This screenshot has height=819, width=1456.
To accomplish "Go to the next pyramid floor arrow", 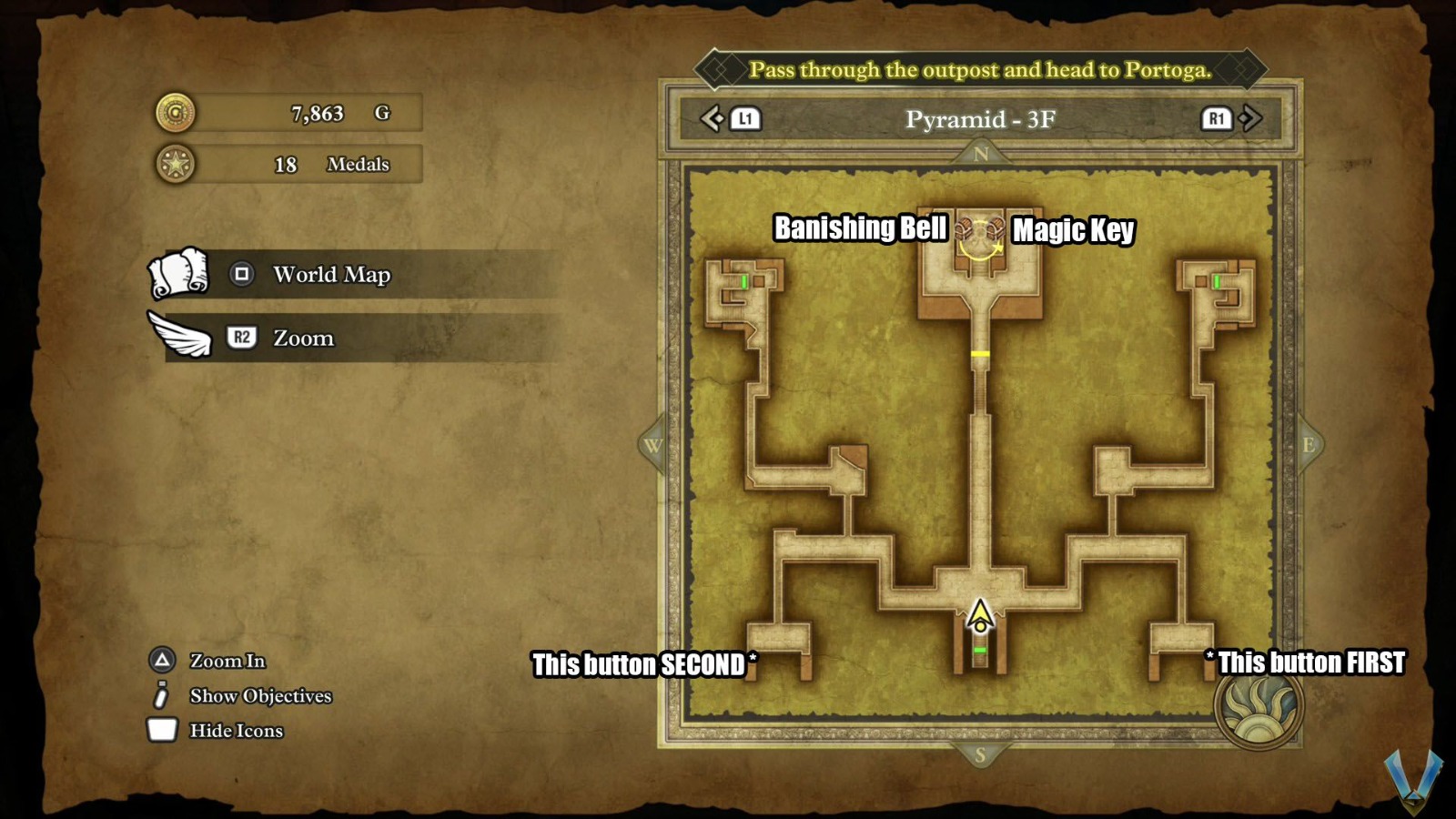I will coord(1250,118).
